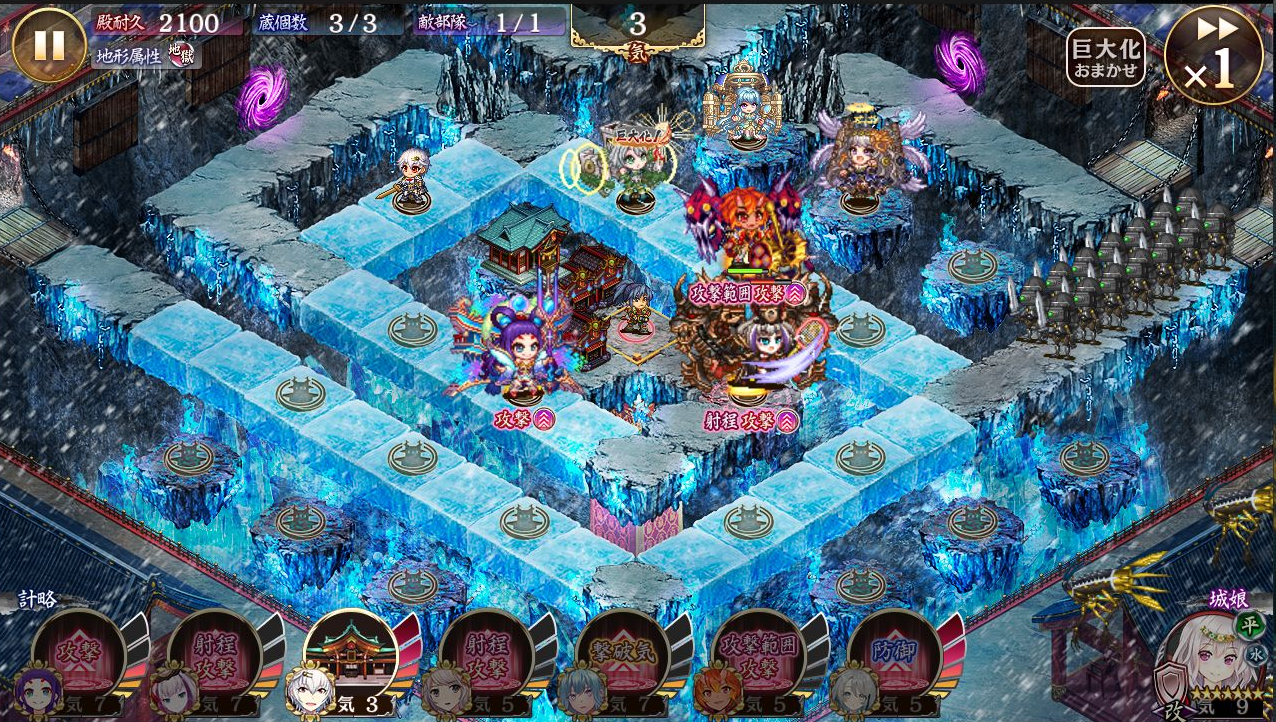Toggle the 巨大化おまかせ auto-enlarge button
This screenshot has width=1276, height=722.
[x=1105, y=57]
